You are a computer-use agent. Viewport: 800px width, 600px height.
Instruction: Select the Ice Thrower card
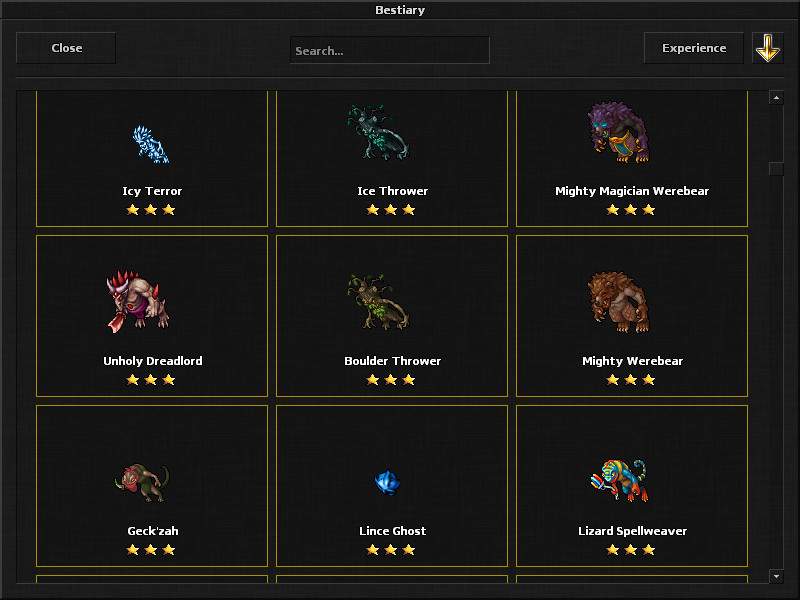click(x=392, y=158)
